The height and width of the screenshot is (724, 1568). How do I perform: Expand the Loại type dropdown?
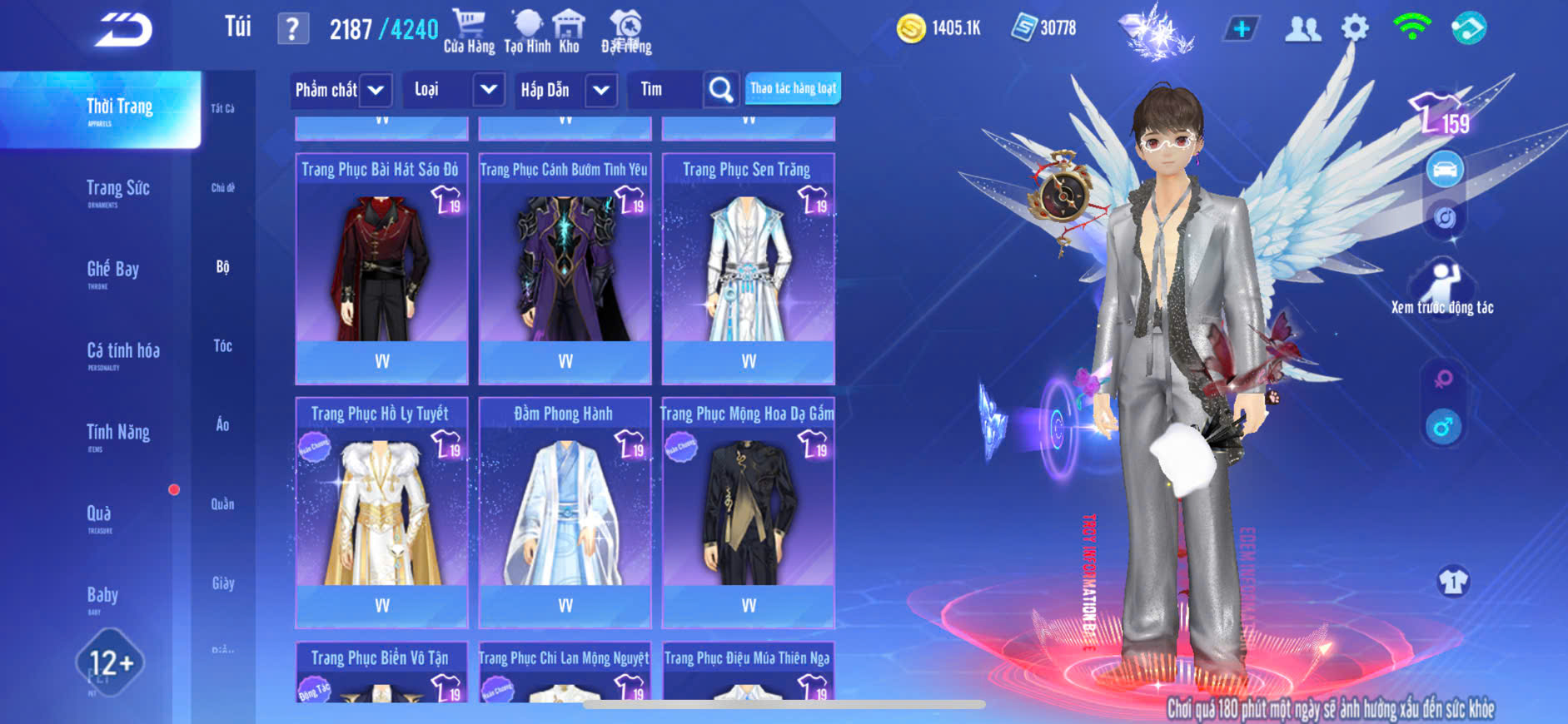pyautogui.click(x=488, y=90)
